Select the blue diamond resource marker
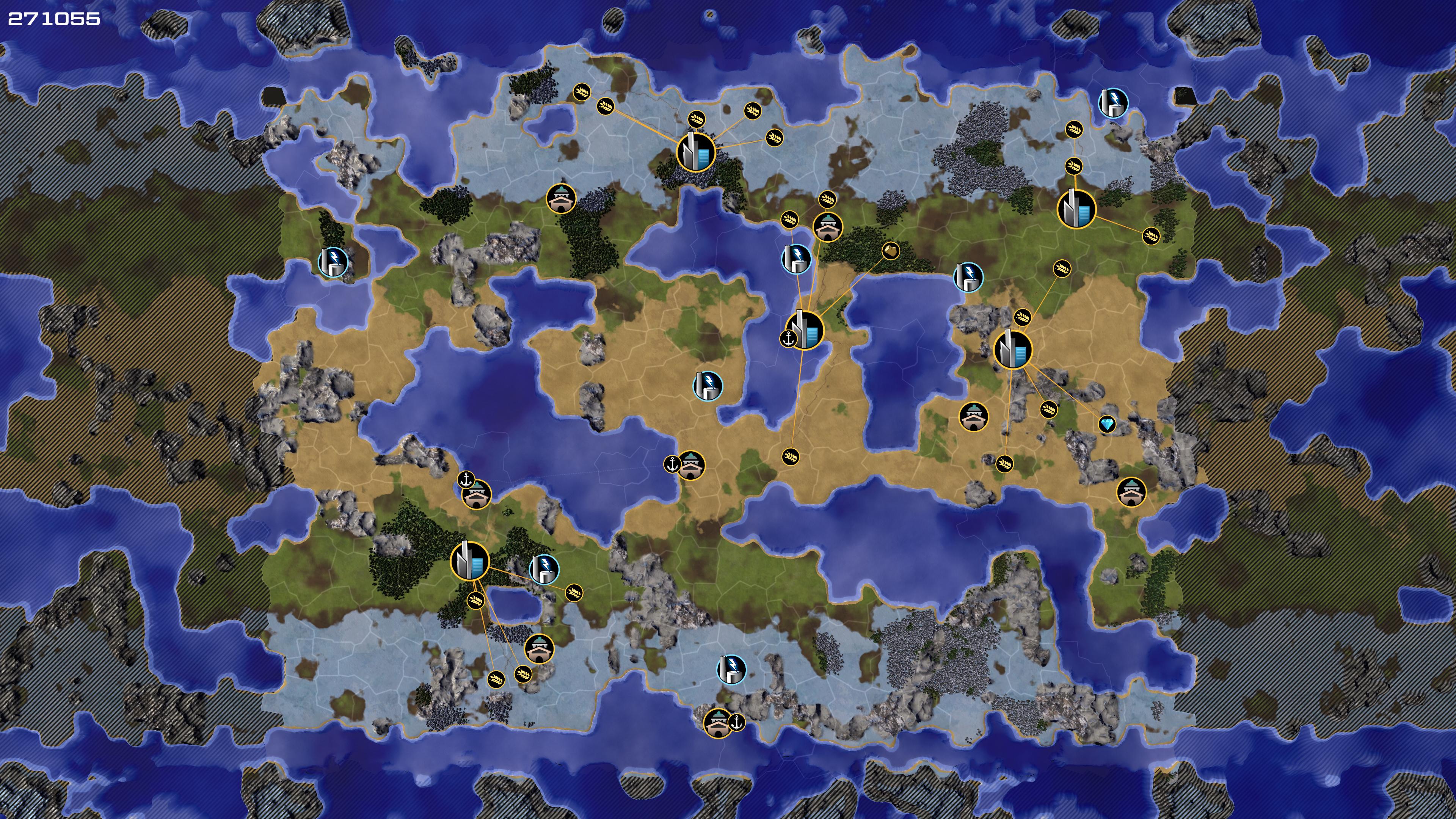Screen dimensions: 1456x819 pyautogui.click(x=1107, y=424)
